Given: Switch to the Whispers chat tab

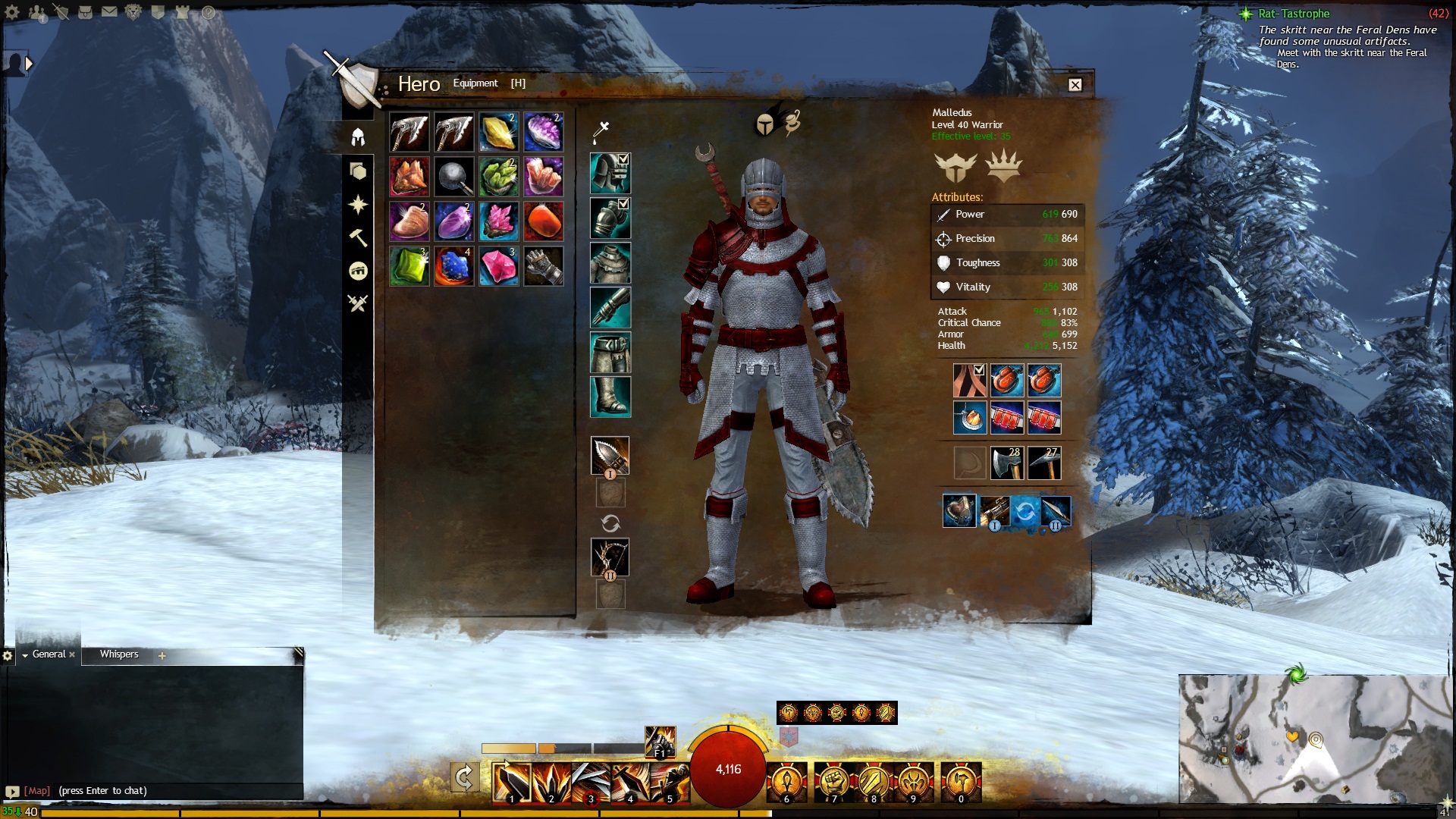Looking at the screenshot, I should pyautogui.click(x=119, y=654).
